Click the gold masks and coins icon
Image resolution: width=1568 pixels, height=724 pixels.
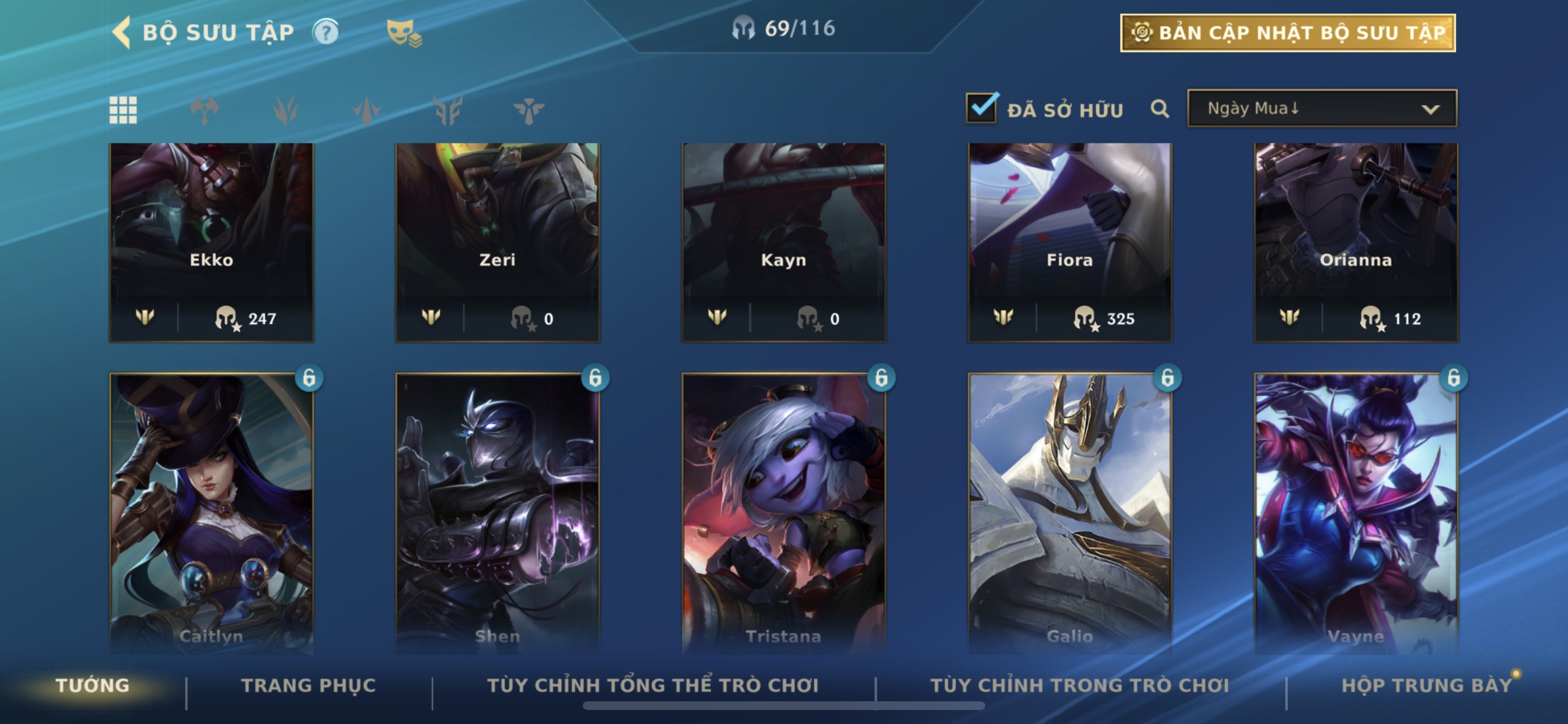[404, 32]
